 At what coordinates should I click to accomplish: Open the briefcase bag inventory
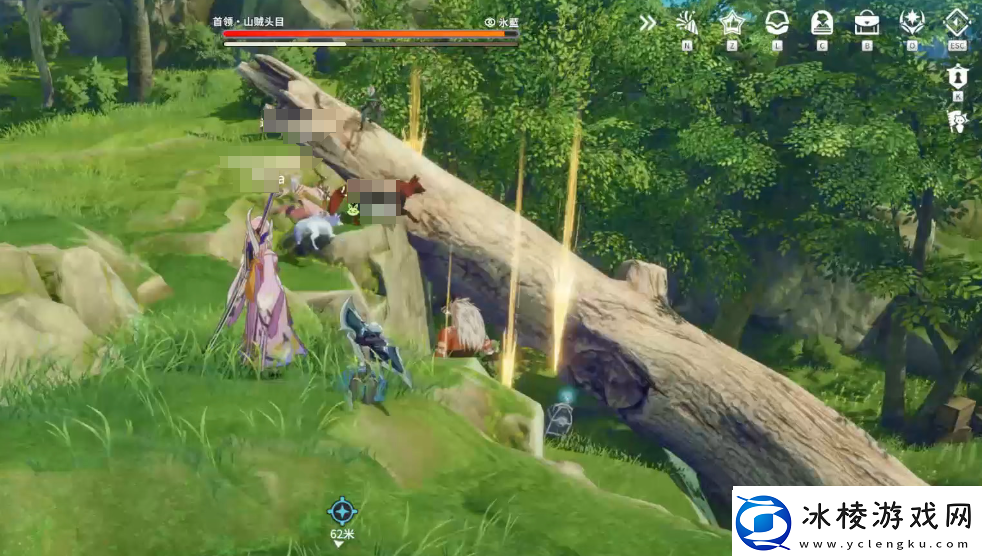point(867,22)
